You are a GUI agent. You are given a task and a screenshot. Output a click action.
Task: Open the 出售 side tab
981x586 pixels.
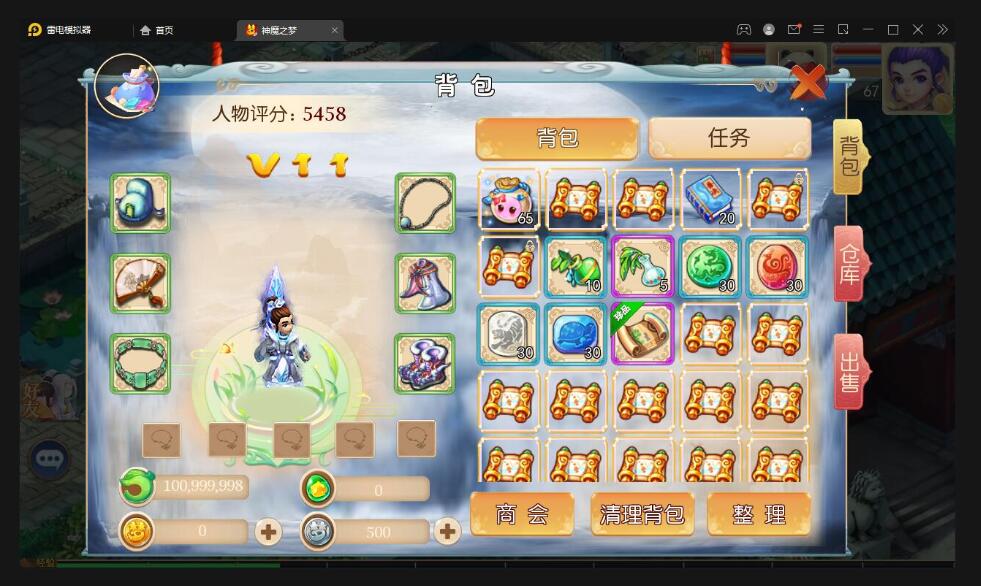coord(848,371)
